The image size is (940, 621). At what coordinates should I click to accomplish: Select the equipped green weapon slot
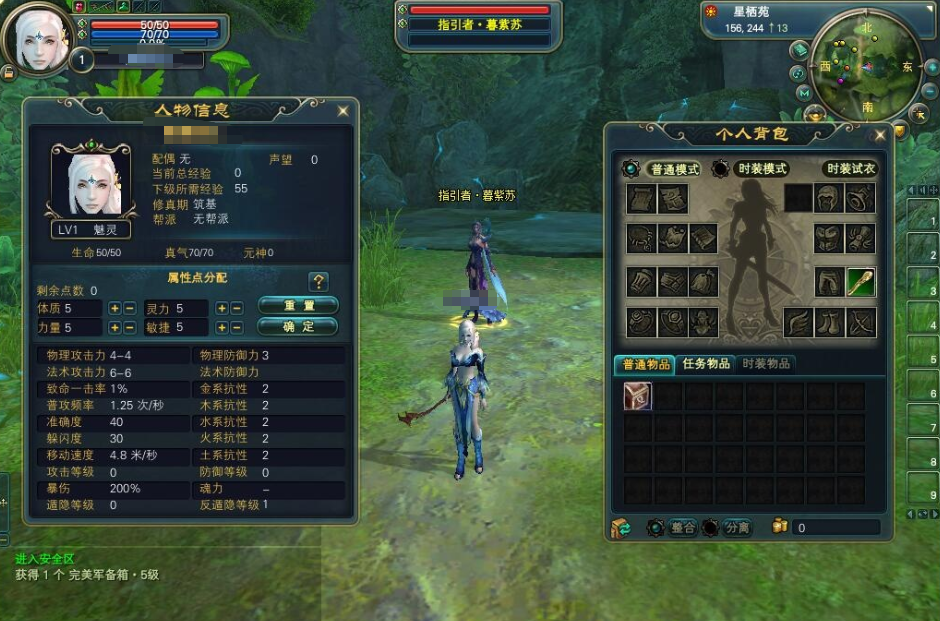click(x=860, y=282)
